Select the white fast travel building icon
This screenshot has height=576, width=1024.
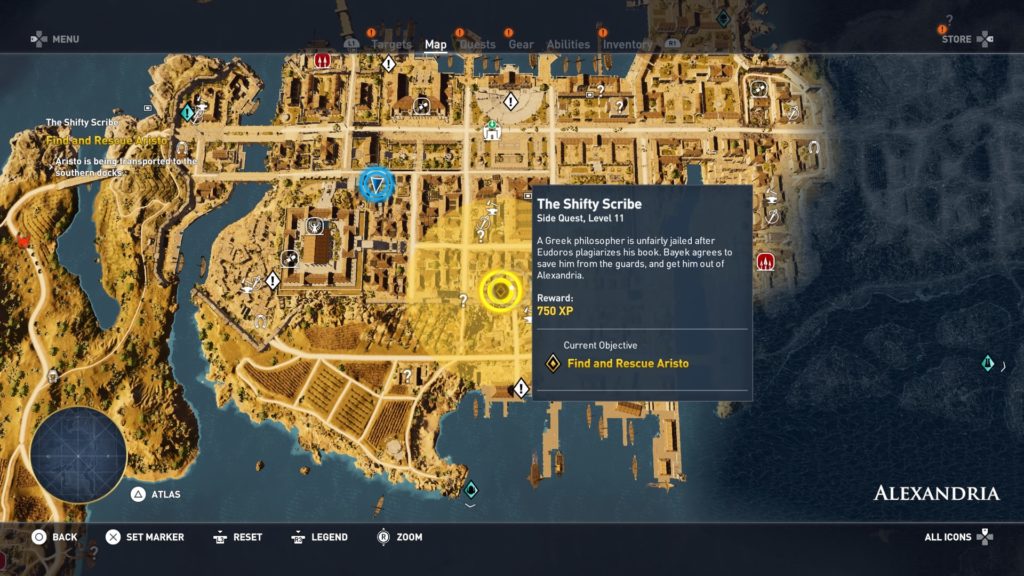click(x=492, y=131)
